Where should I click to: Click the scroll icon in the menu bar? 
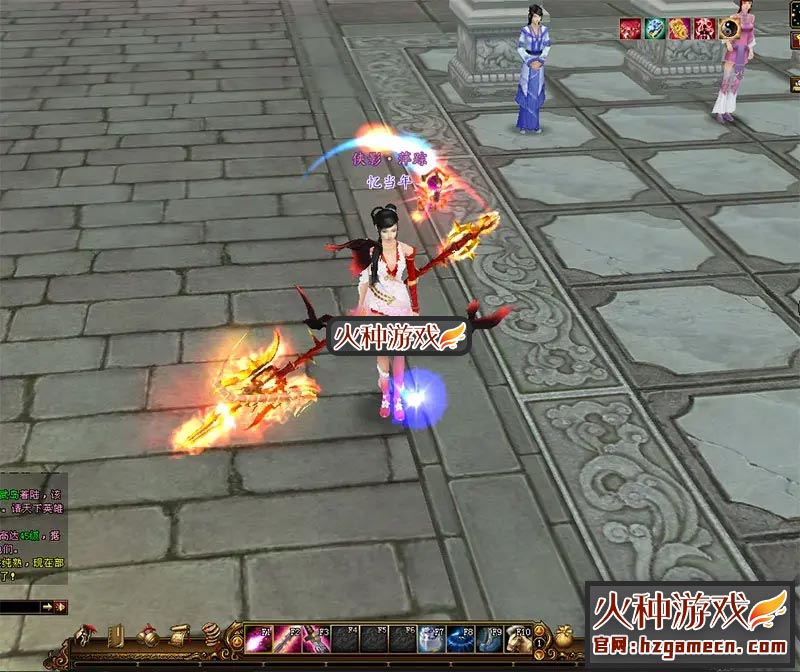click(x=179, y=636)
